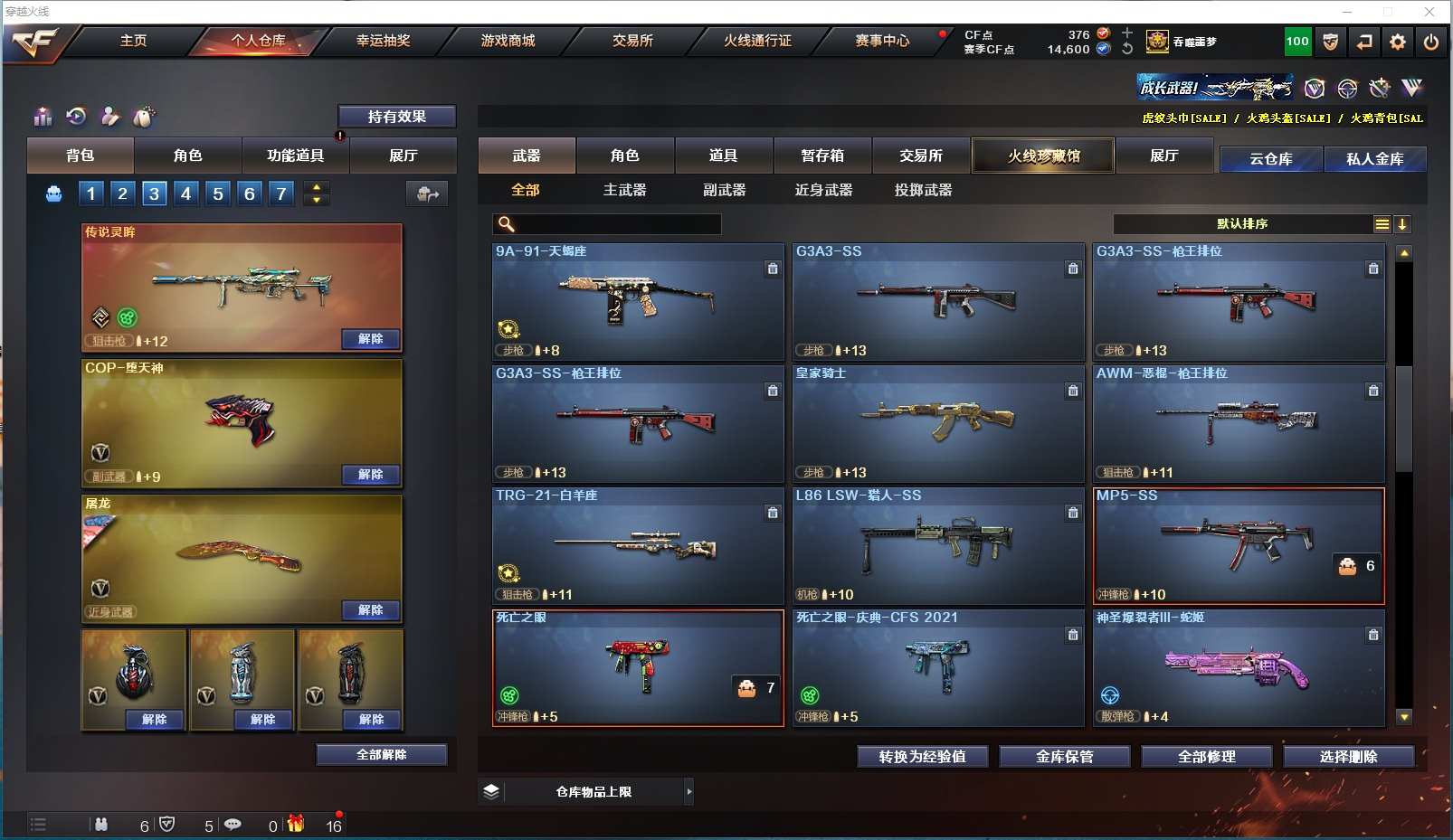Select loadout bag number 5
The height and width of the screenshot is (840, 1453).
[x=218, y=193]
